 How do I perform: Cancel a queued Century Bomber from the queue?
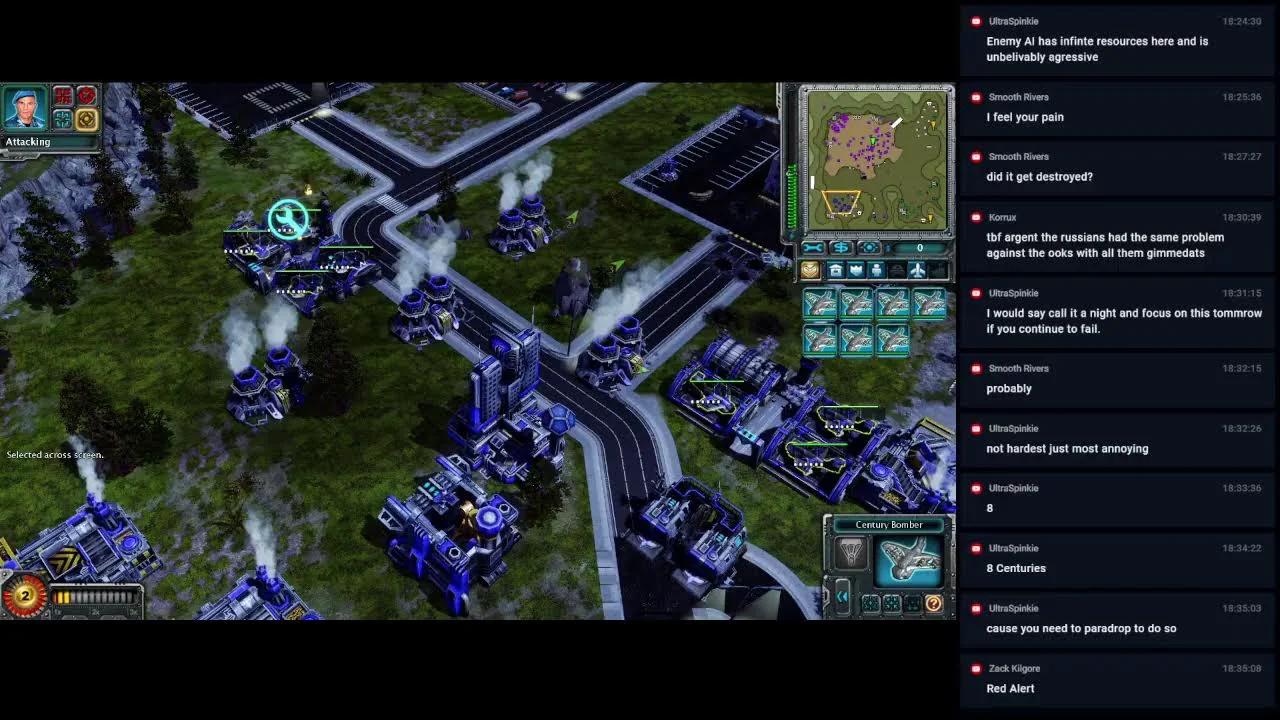821,303
